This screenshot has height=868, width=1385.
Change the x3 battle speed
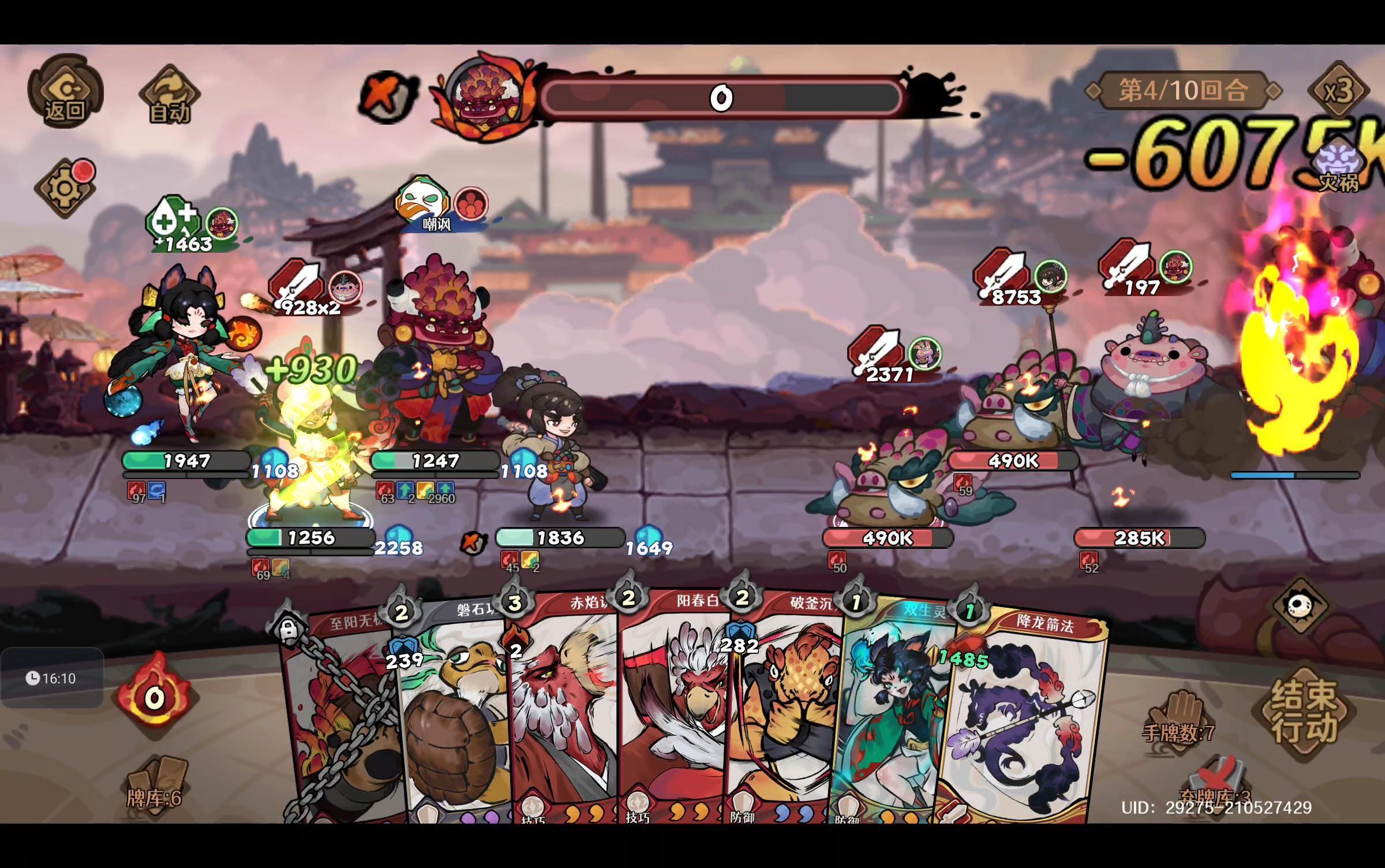click(1338, 91)
